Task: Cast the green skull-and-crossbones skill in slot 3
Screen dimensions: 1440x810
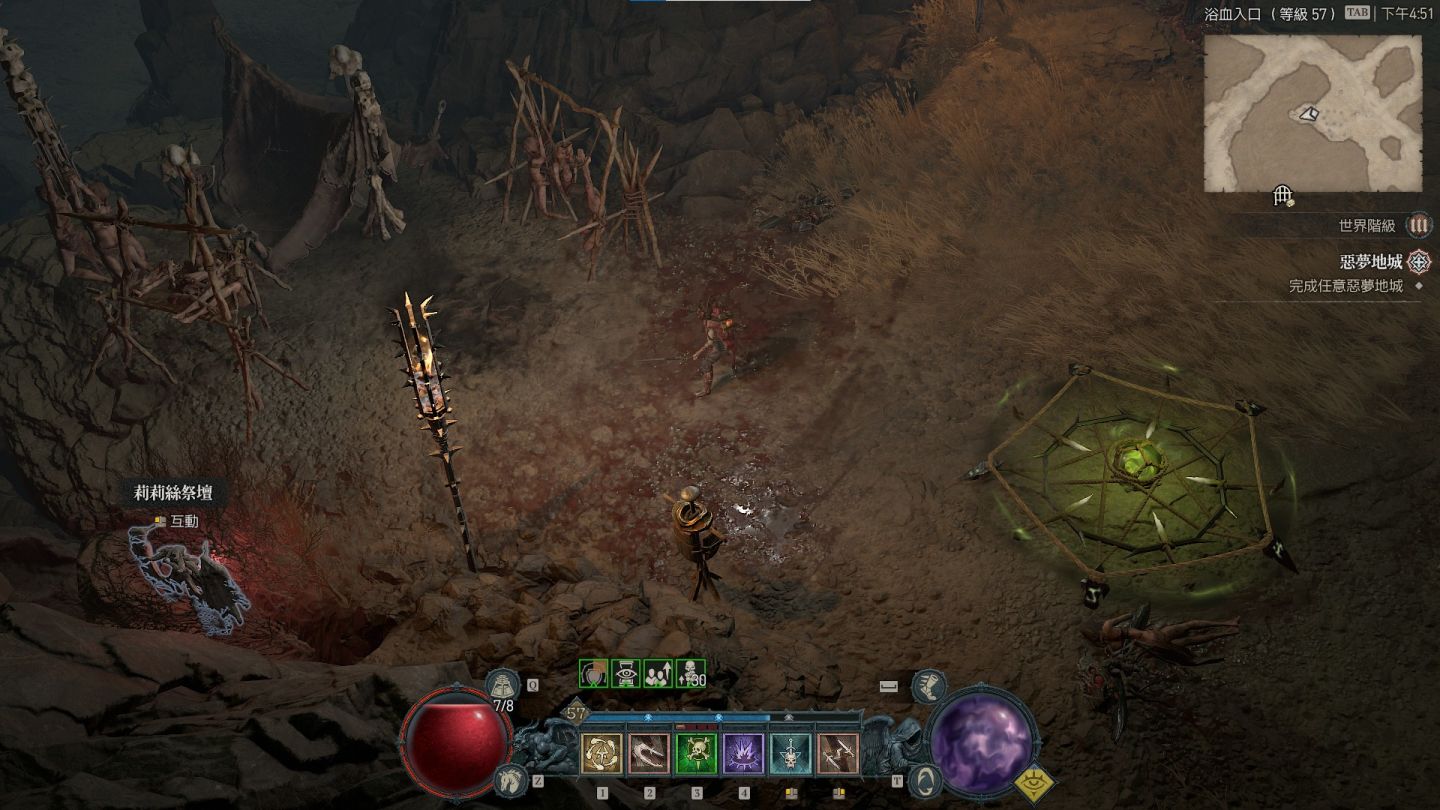Action: (696, 754)
